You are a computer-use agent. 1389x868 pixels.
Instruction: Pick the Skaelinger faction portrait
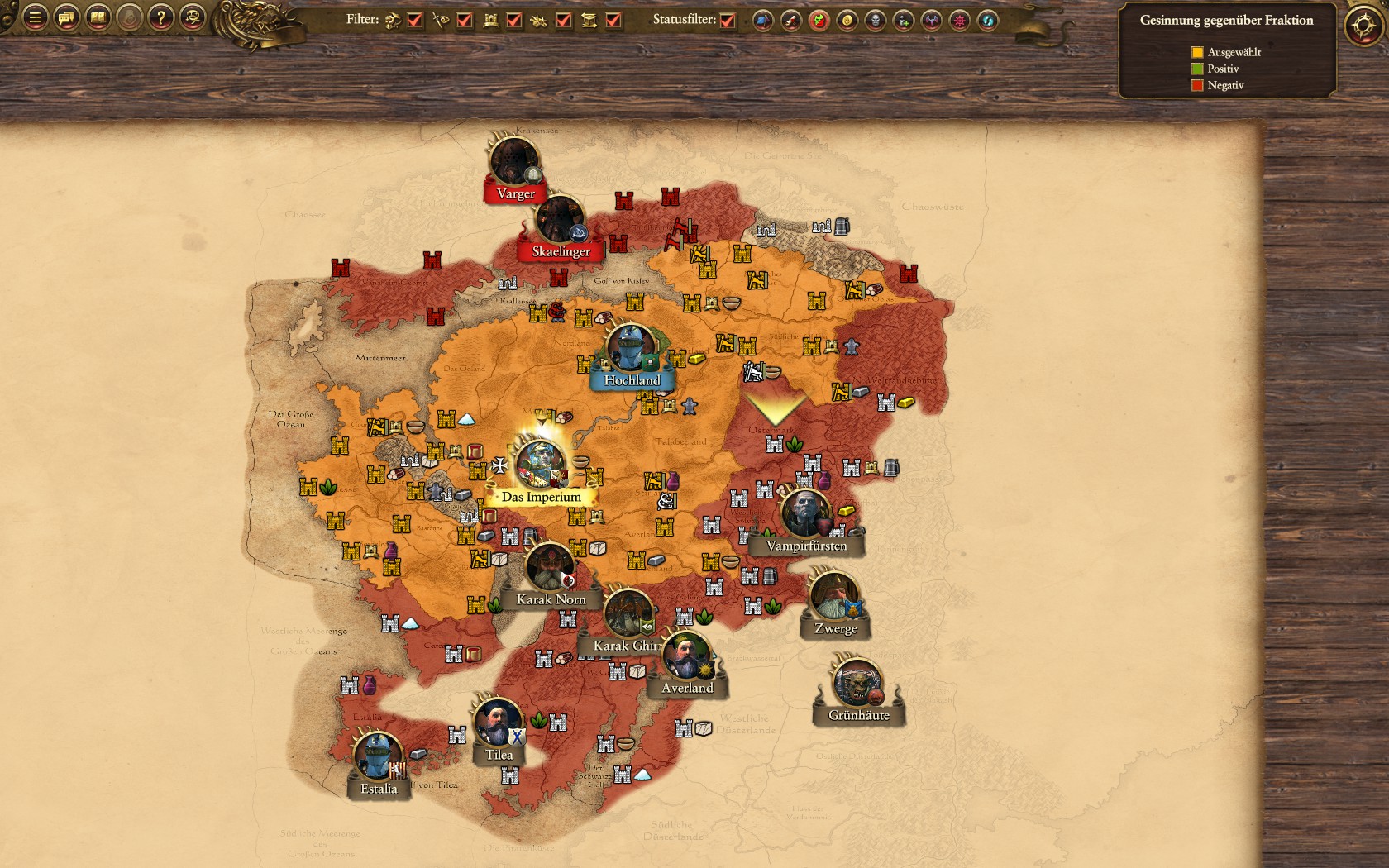[x=560, y=220]
